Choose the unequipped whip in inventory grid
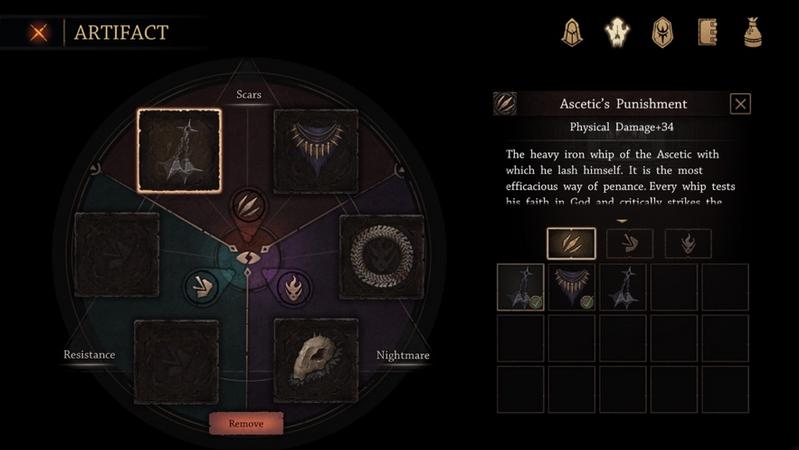Viewport: 799px width, 450px height. coord(623,287)
